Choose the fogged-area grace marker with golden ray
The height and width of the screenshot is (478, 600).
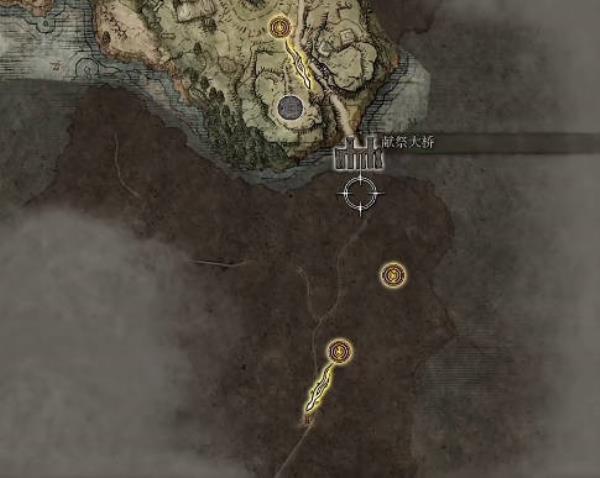340,351
